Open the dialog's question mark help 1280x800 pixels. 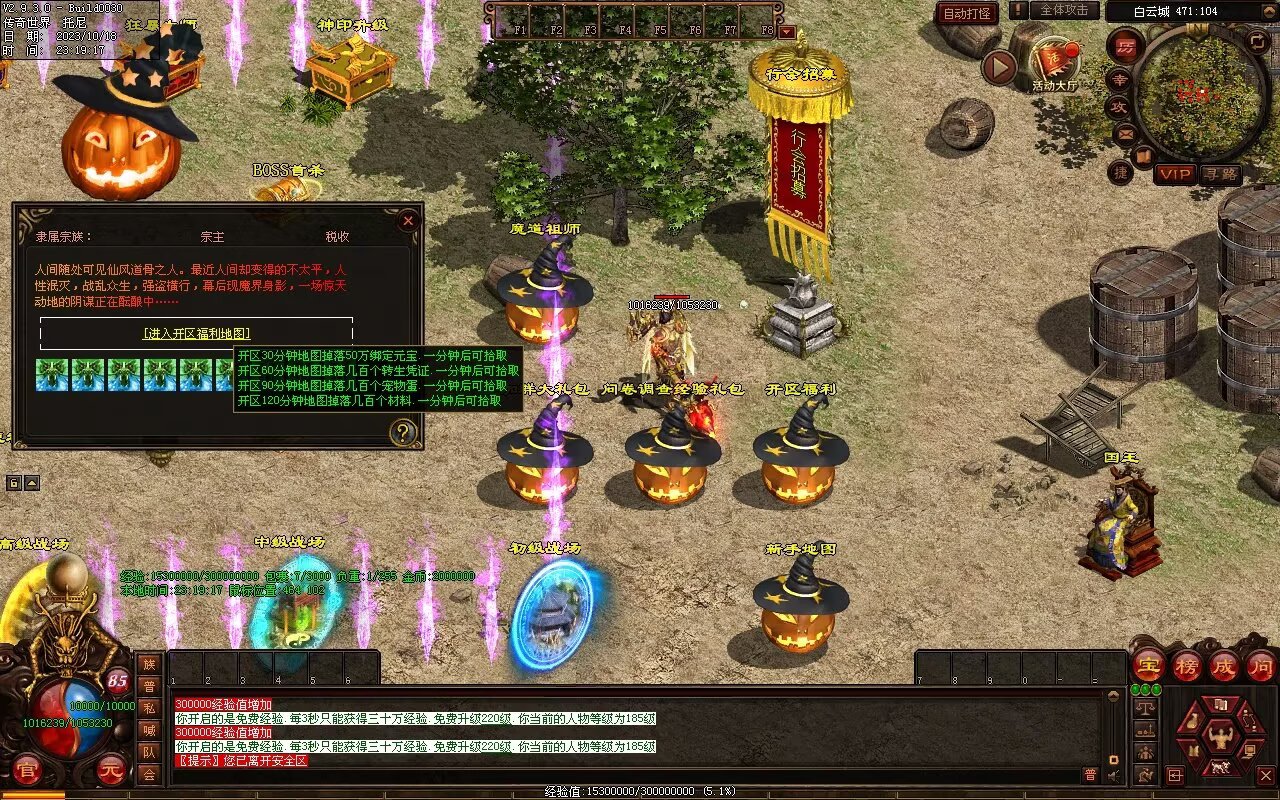point(403,432)
